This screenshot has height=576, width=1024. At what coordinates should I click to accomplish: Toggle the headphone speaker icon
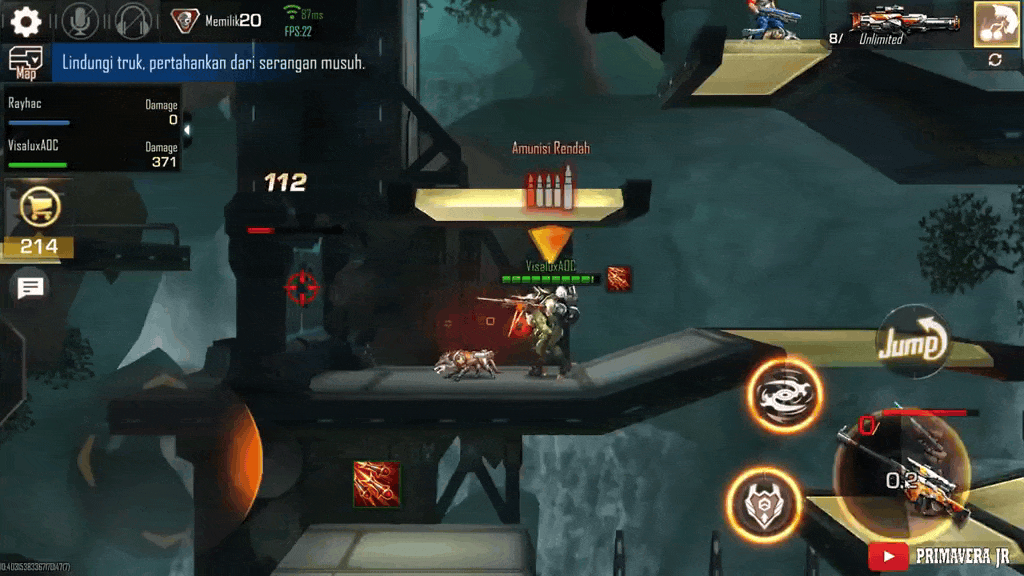coord(133,20)
